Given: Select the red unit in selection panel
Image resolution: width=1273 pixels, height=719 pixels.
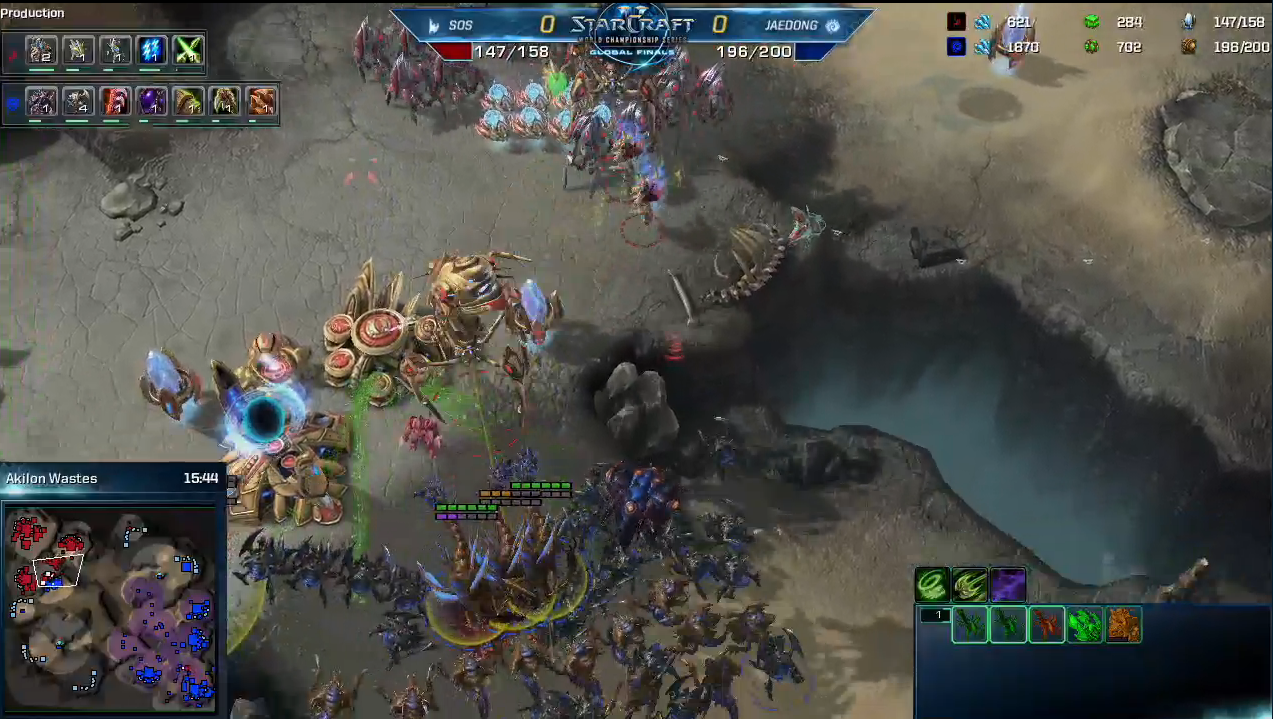Looking at the screenshot, I should pyautogui.click(x=1046, y=625).
